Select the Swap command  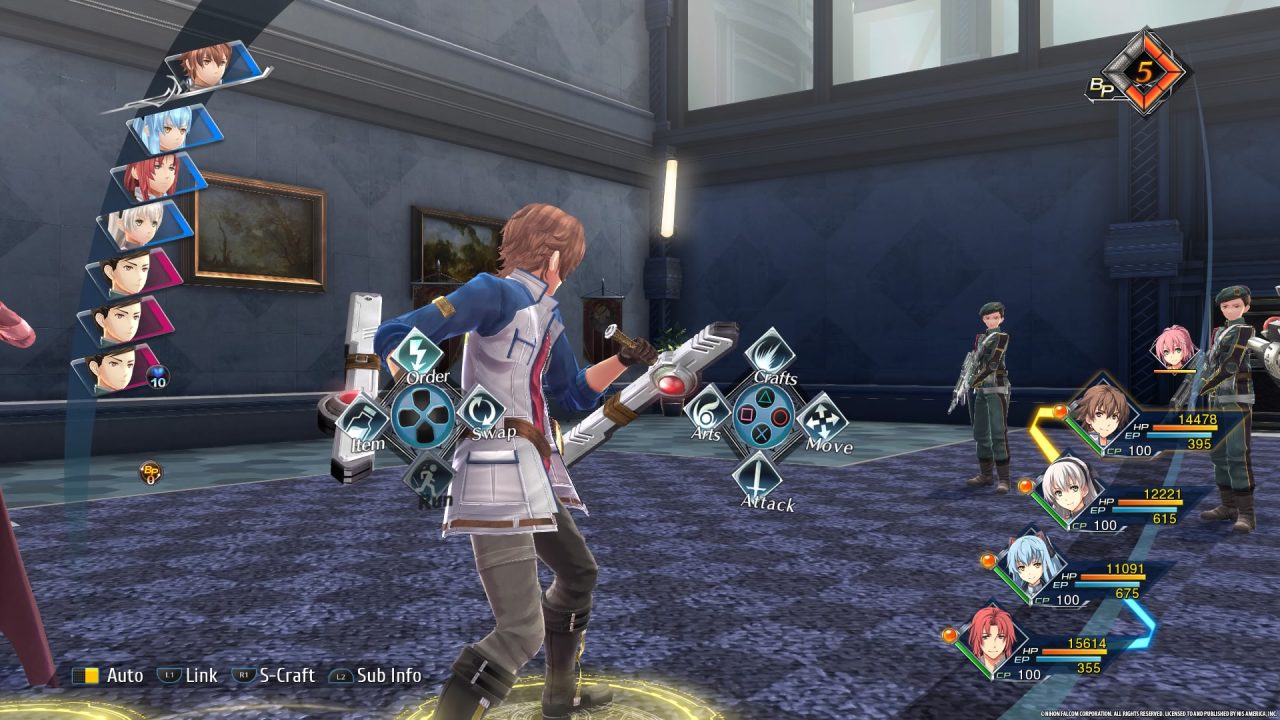point(483,412)
